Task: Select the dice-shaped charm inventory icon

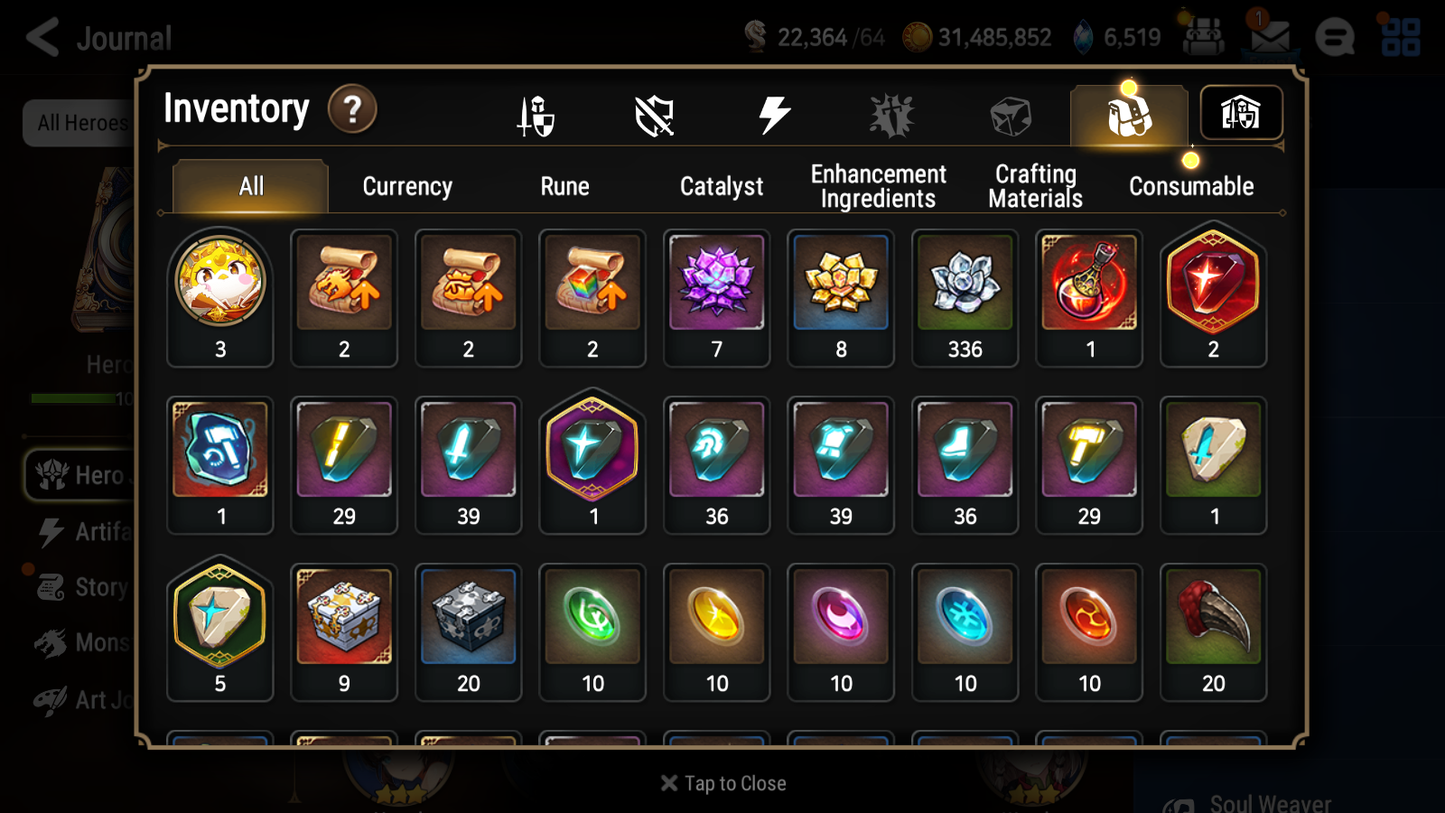Action: click(x=1010, y=114)
